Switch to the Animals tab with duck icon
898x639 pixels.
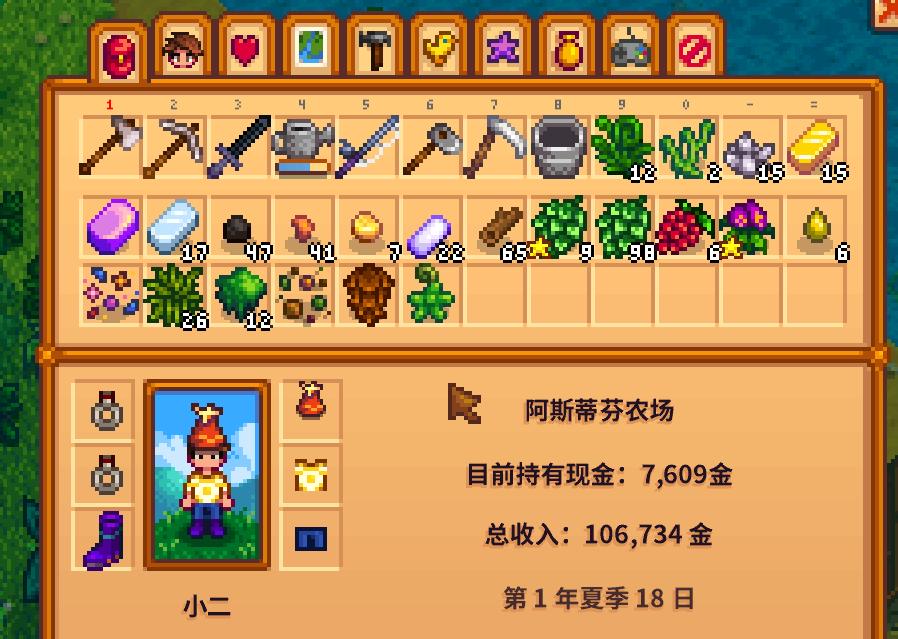438,48
